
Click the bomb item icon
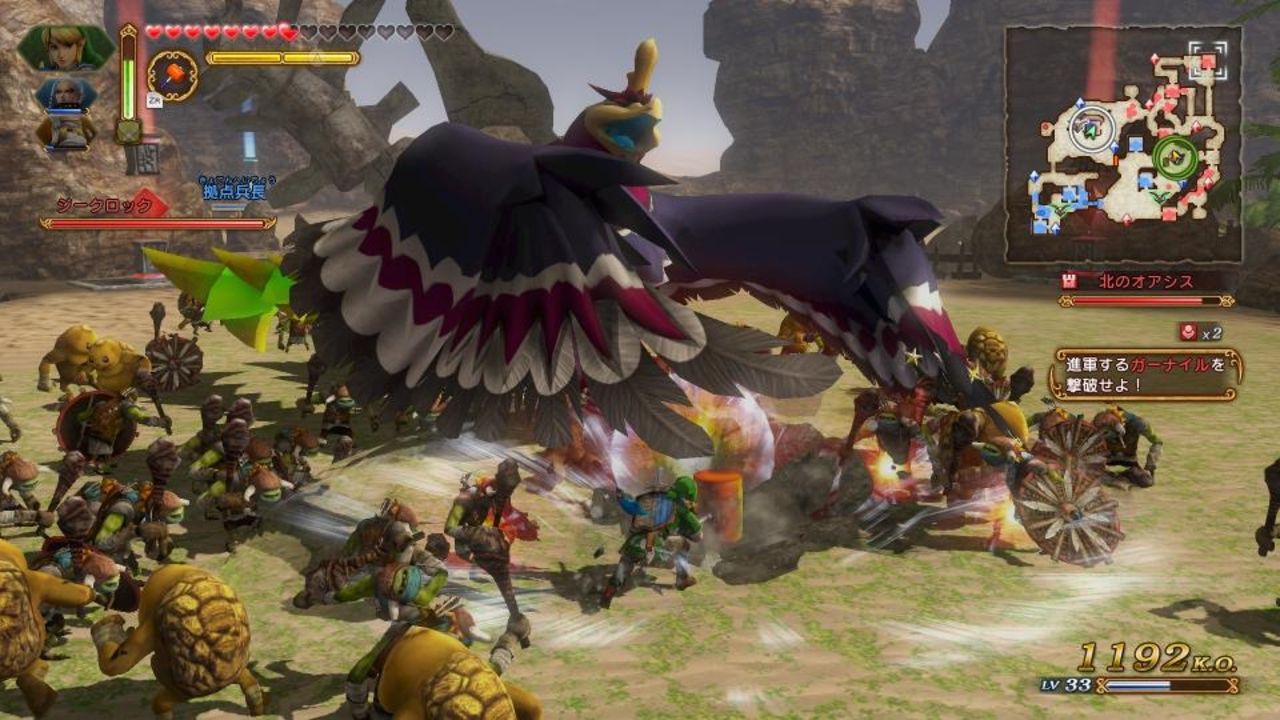coord(174,74)
